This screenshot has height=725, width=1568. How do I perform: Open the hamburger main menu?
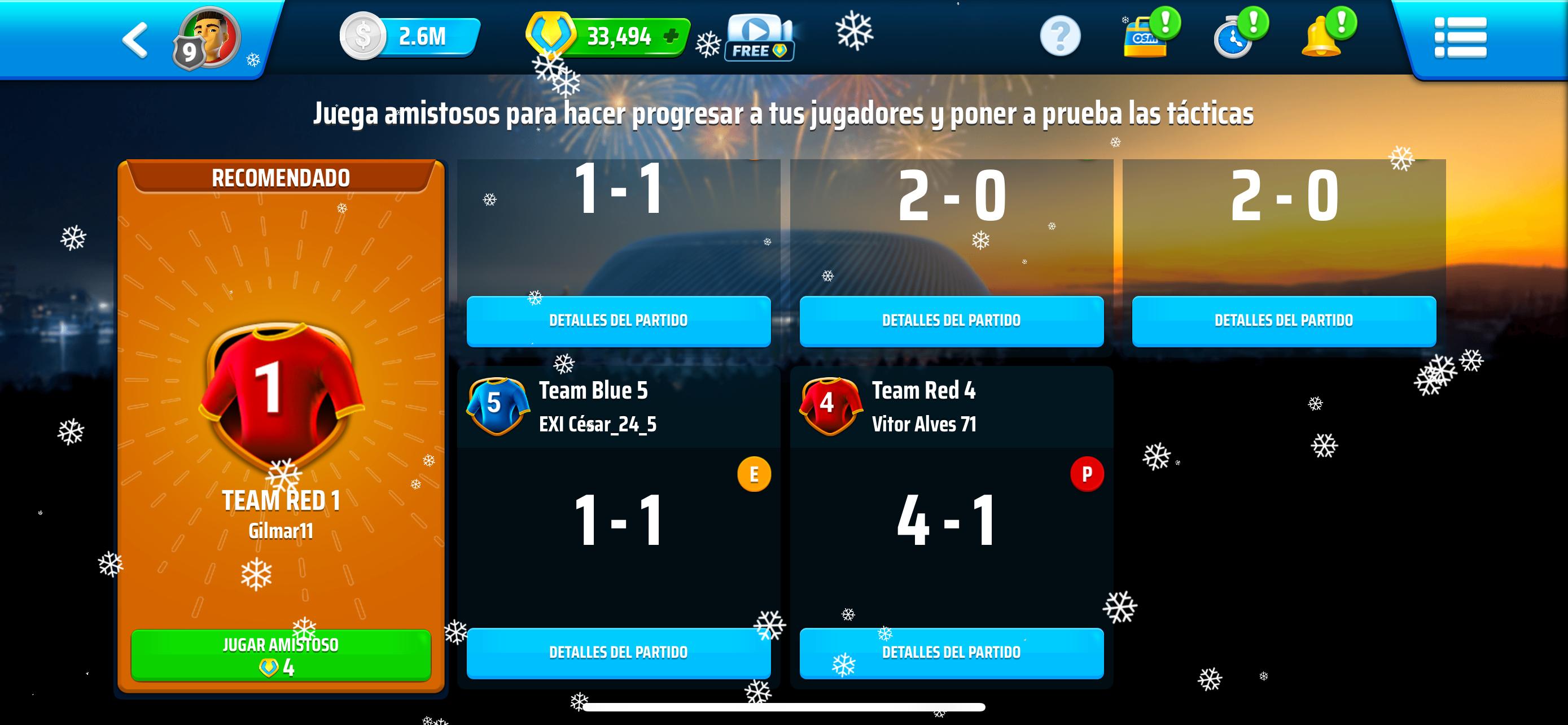(1460, 38)
